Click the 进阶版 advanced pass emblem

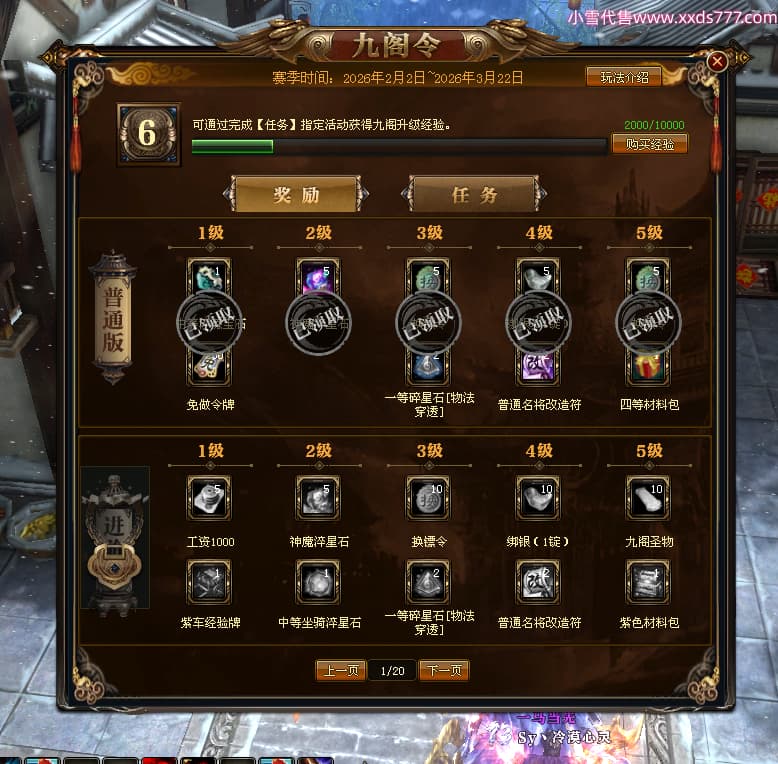click(115, 540)
